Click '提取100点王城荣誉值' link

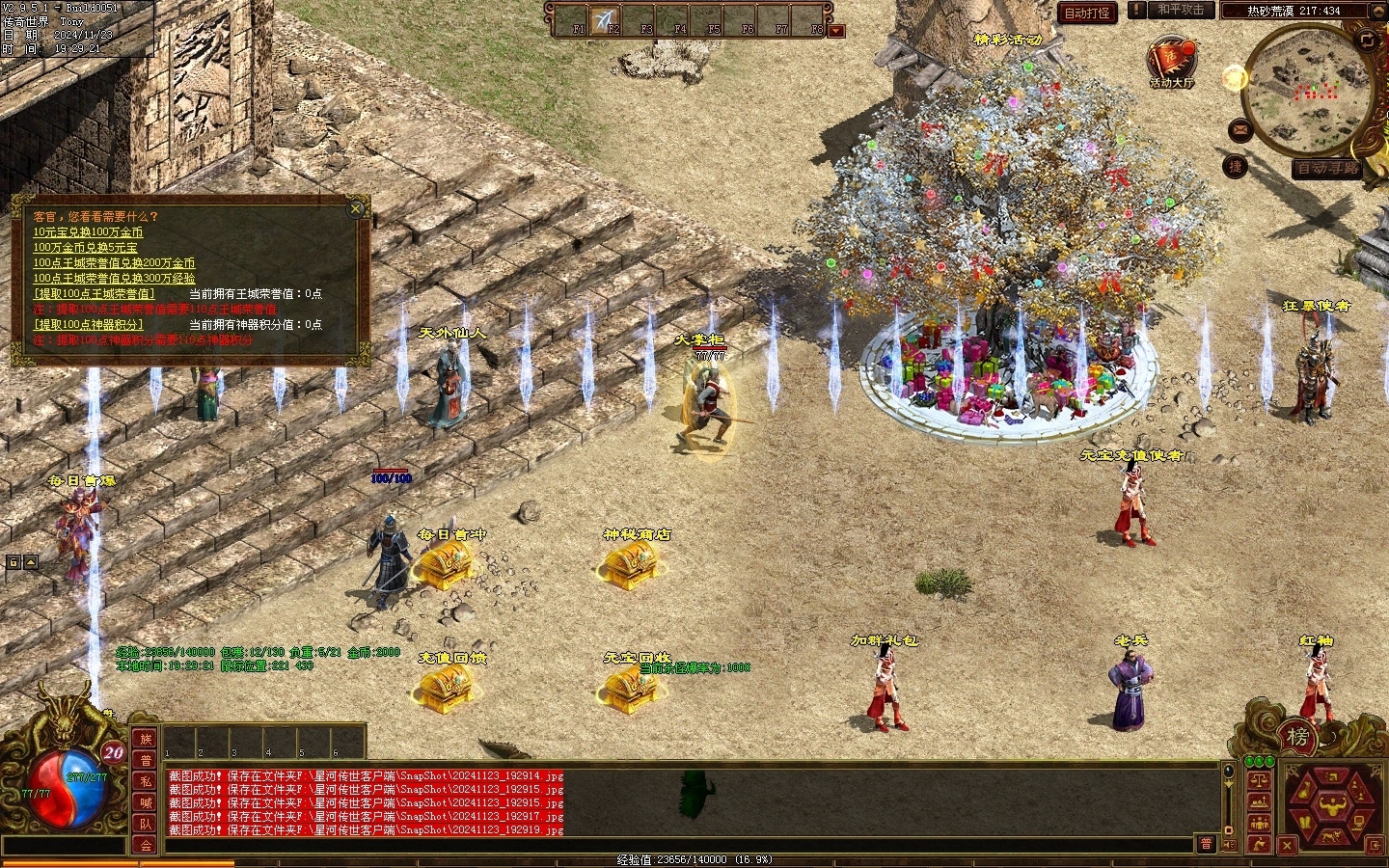click(x=94, y=294)
